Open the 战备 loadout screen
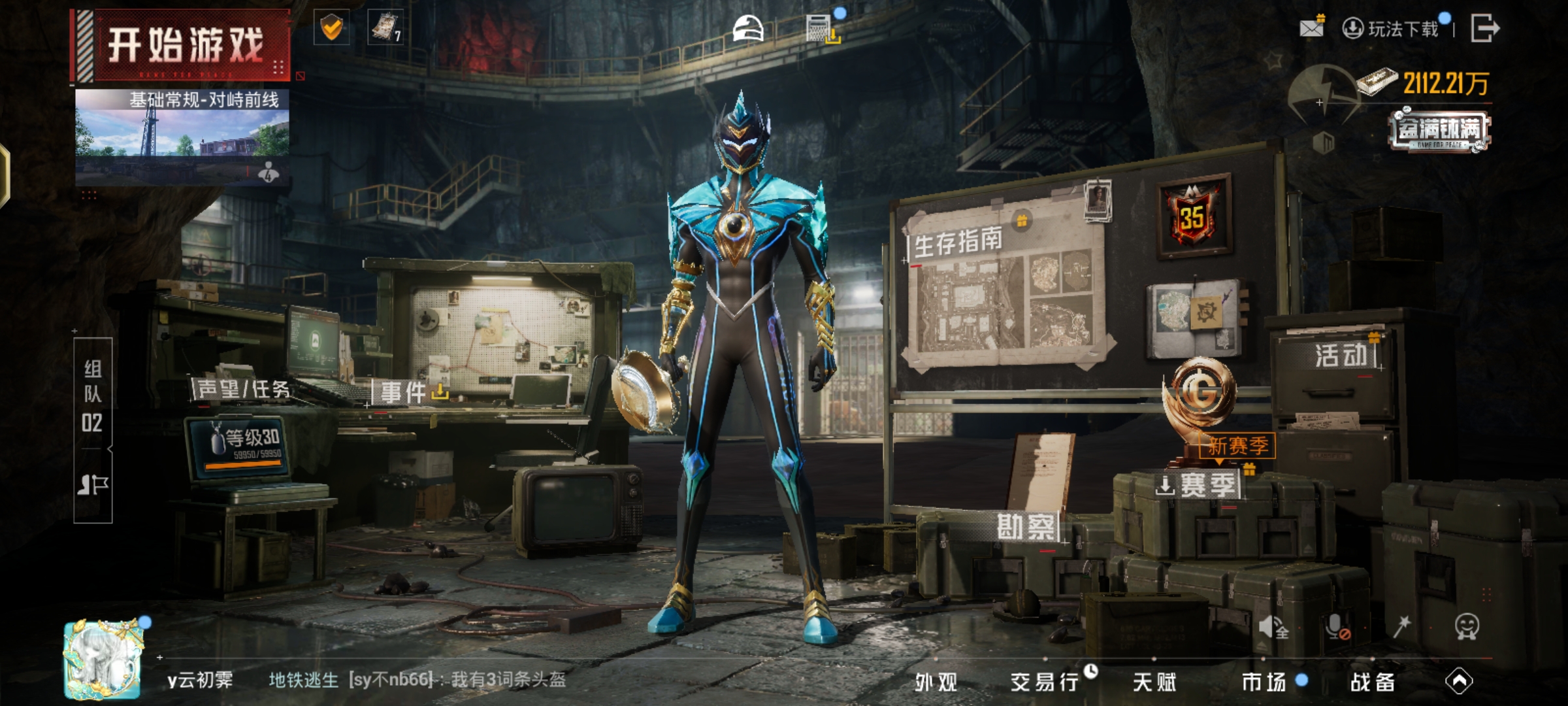This screenshot has height=706, width=1568. (1373, 682)
